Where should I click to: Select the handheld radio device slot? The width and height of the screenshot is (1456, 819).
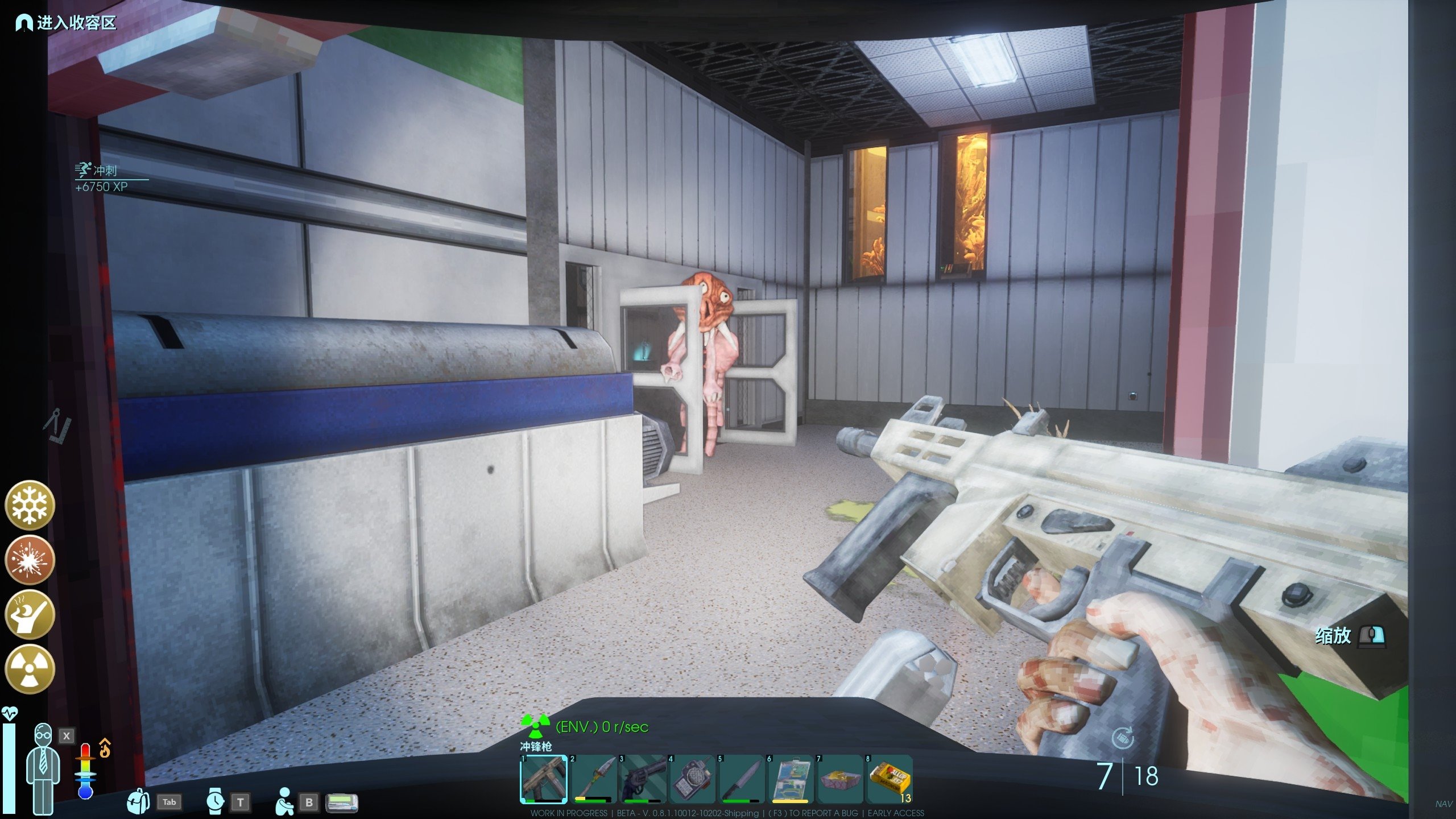[692, 779]
